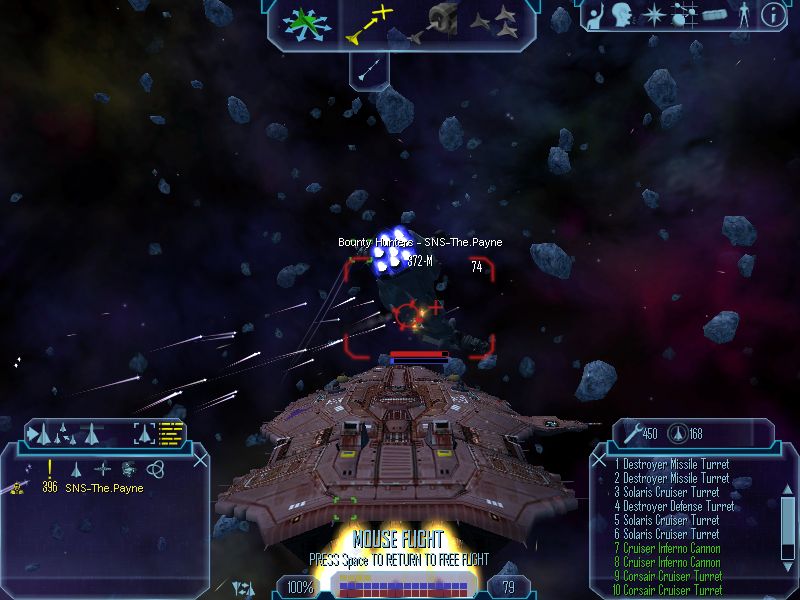The image size is (800, 600).
Task: Click the weapons list scroll-down arrow
Action: [788, 569]
